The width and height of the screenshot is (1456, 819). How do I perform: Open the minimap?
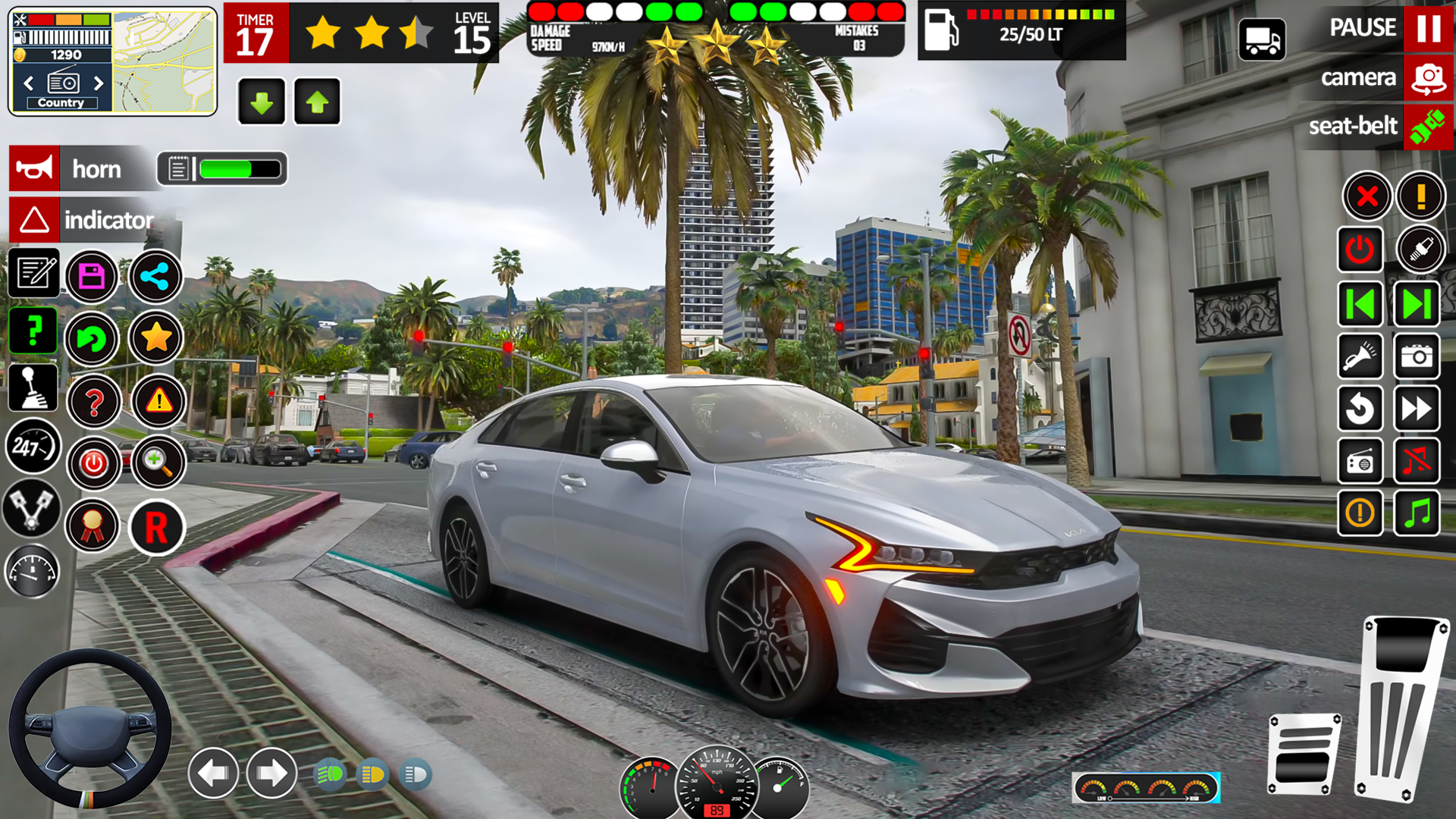tap(165, 62)
